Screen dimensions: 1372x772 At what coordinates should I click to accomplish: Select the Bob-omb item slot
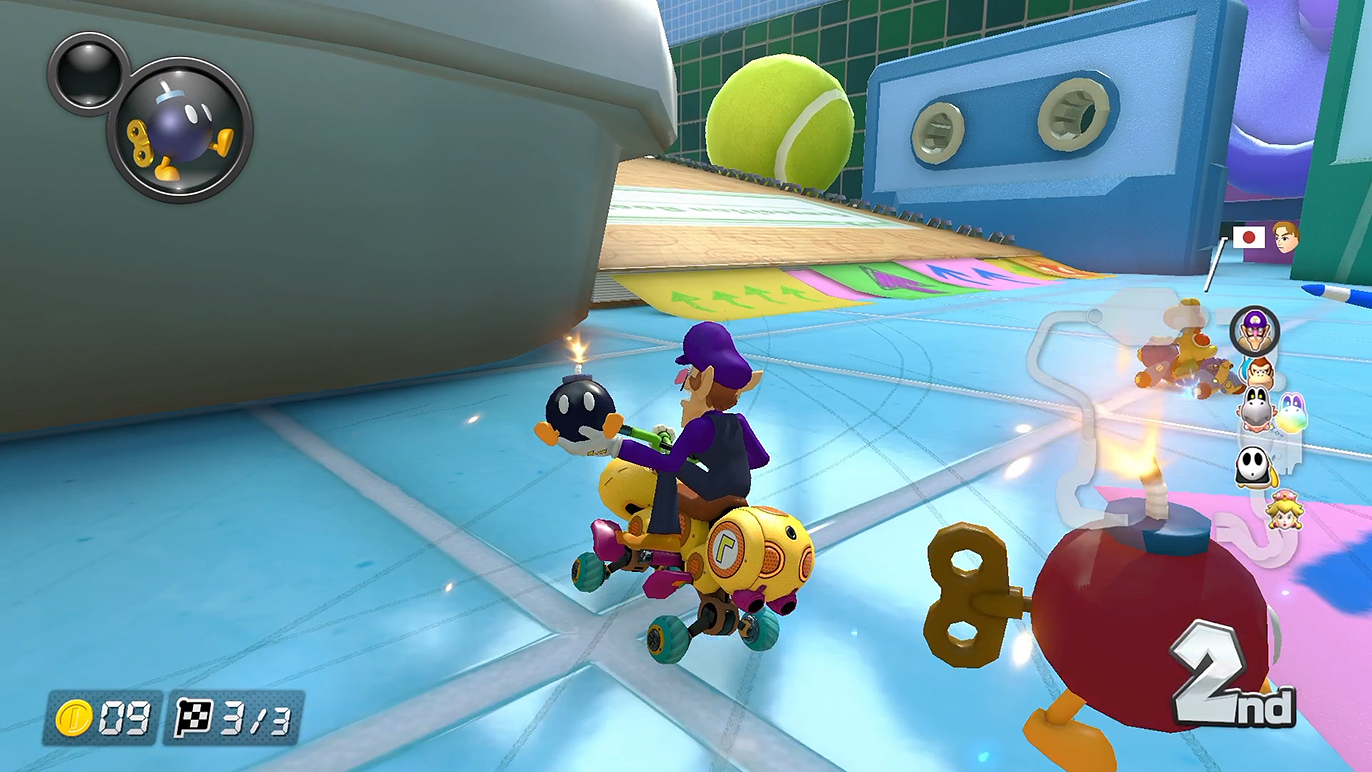(180, 129)
